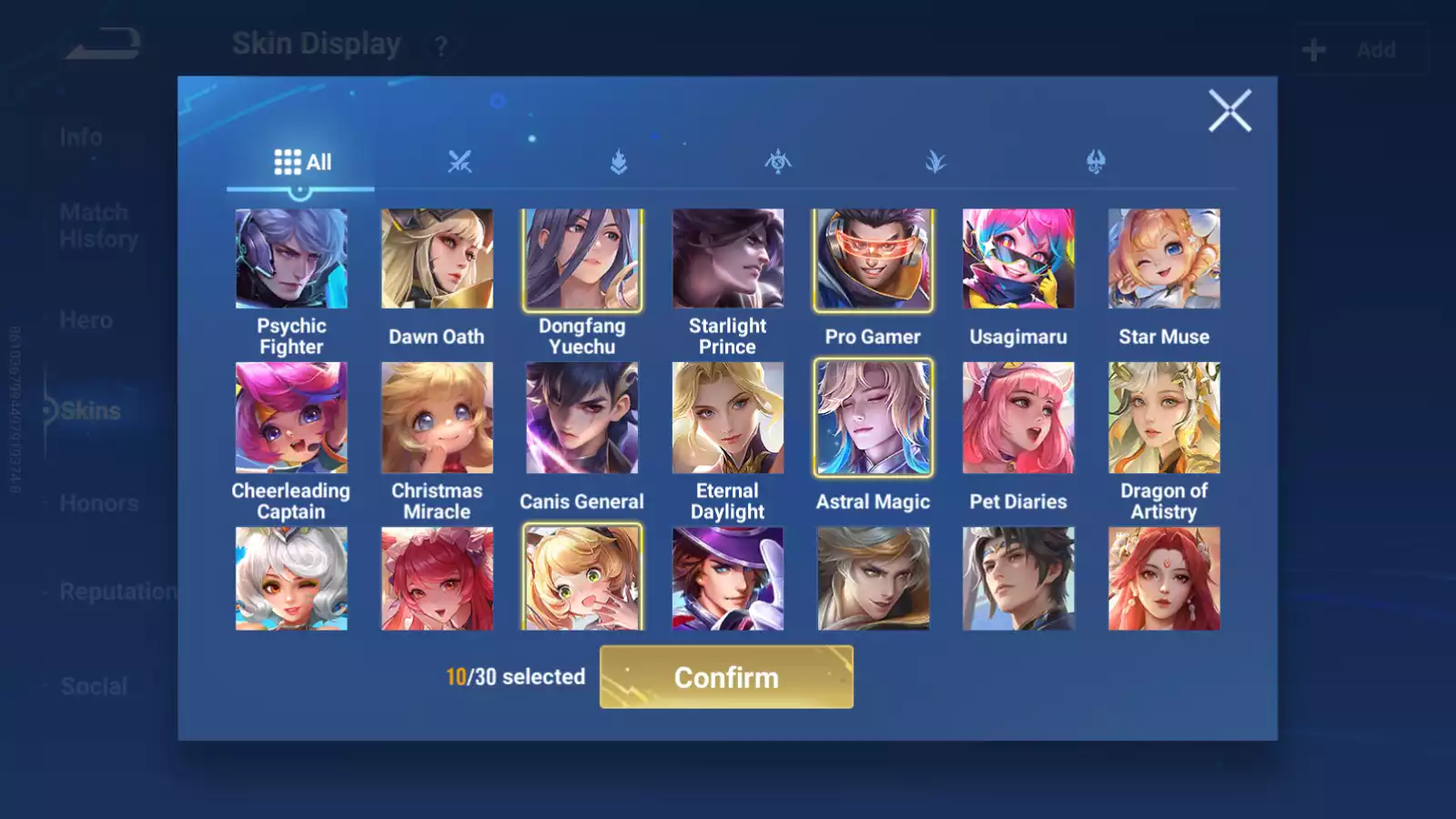Deselect the Dongfang Yuechu skin

point(582,259)
